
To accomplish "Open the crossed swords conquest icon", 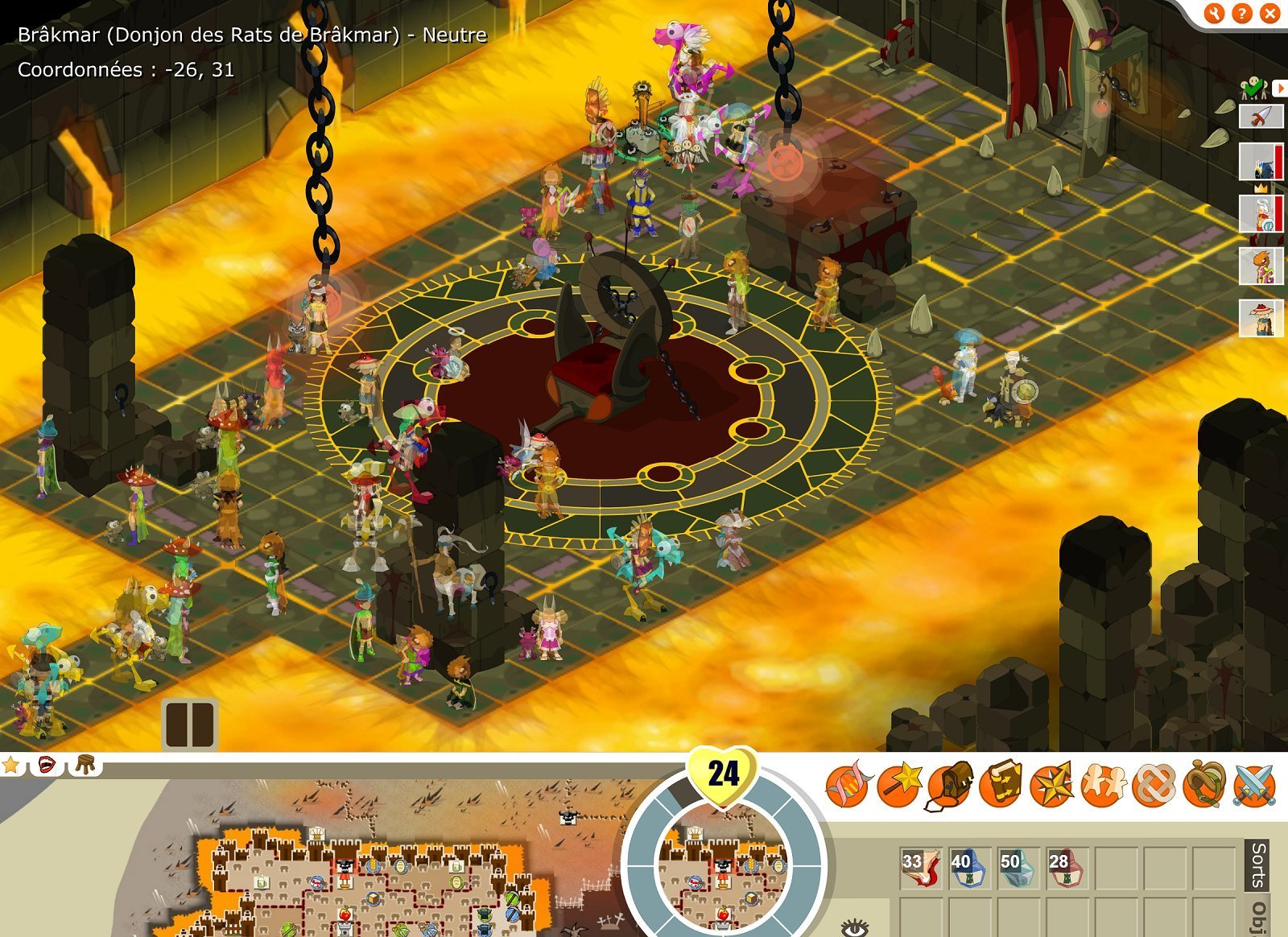I will coord(1254,783).
